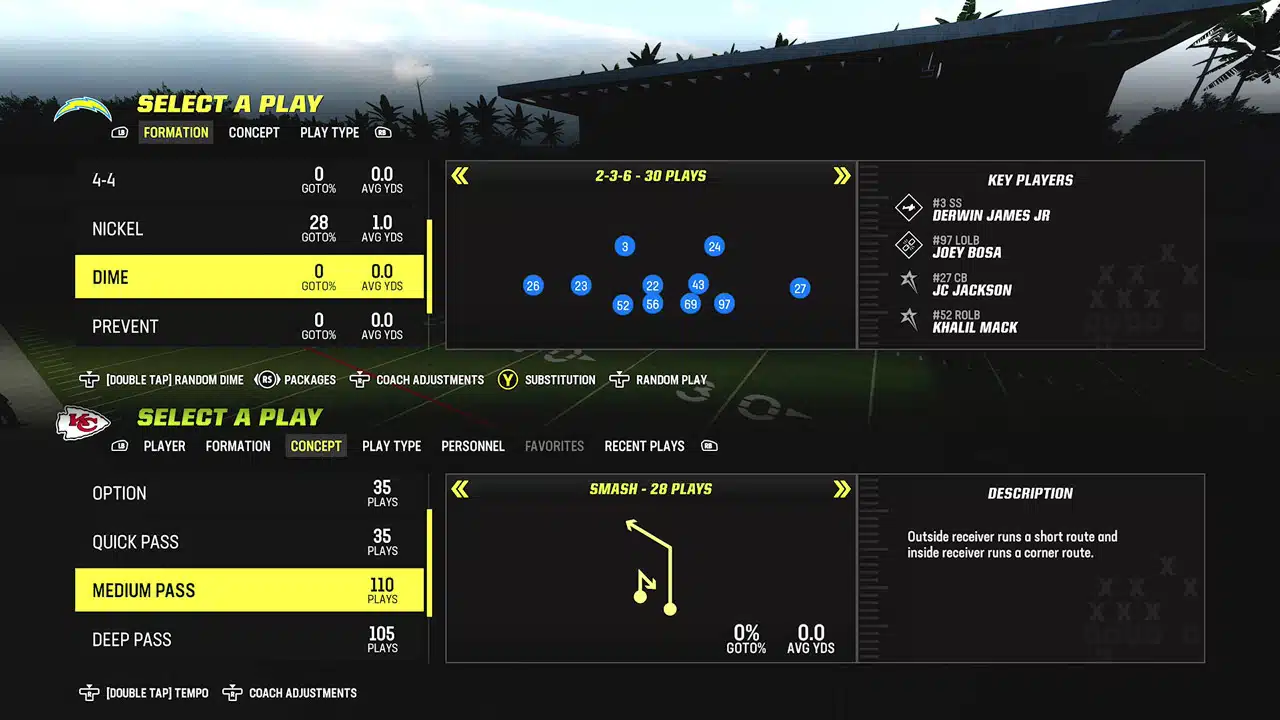Click the diamond icon next to Derwin James Jr
This screenshot has height=720, width=1280.
pos(908,208)
